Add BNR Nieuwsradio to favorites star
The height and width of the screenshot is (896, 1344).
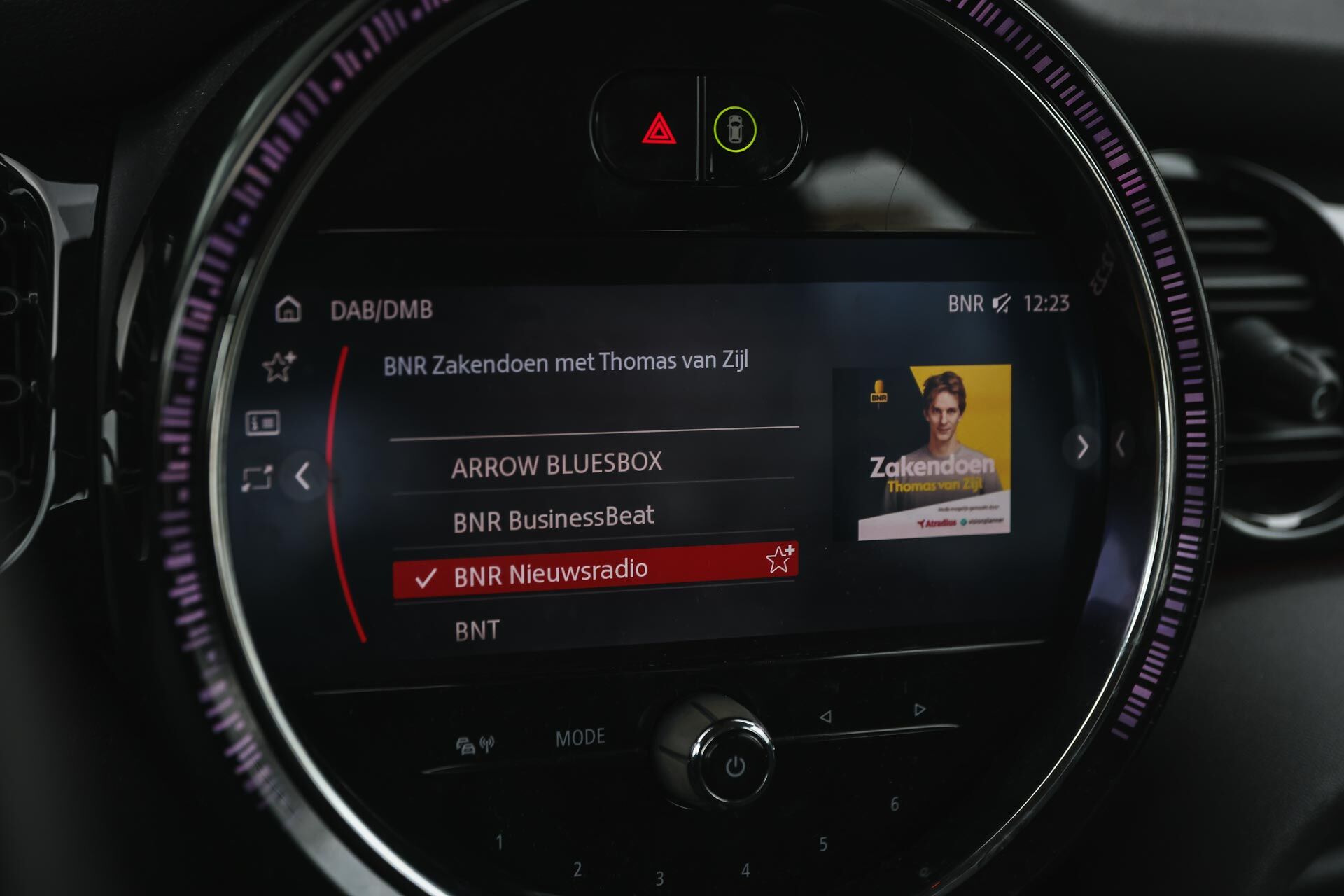tap(779, 559)
